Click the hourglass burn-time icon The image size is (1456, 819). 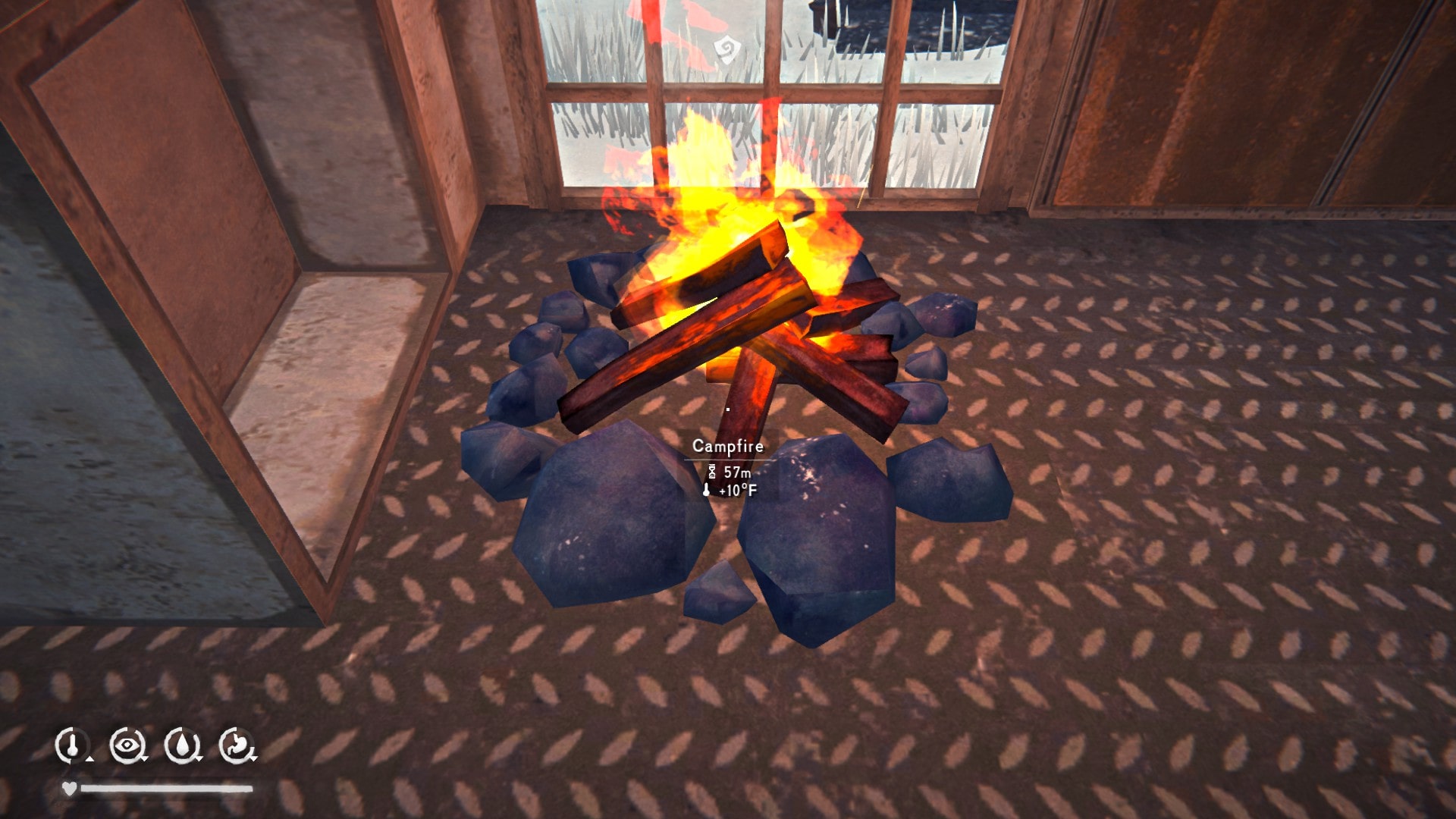[x=711, y=471]
